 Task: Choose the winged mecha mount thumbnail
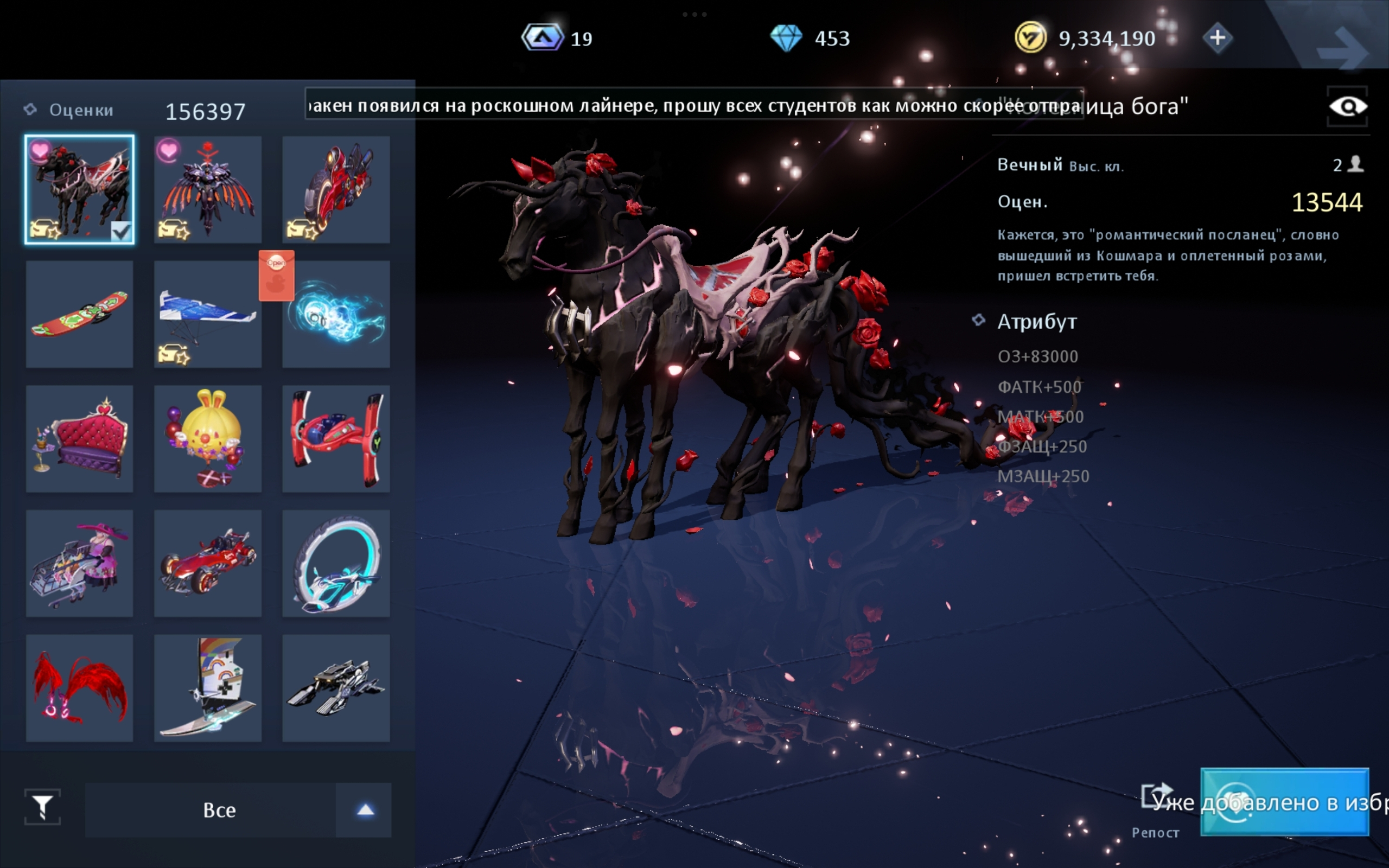[208, 189]
